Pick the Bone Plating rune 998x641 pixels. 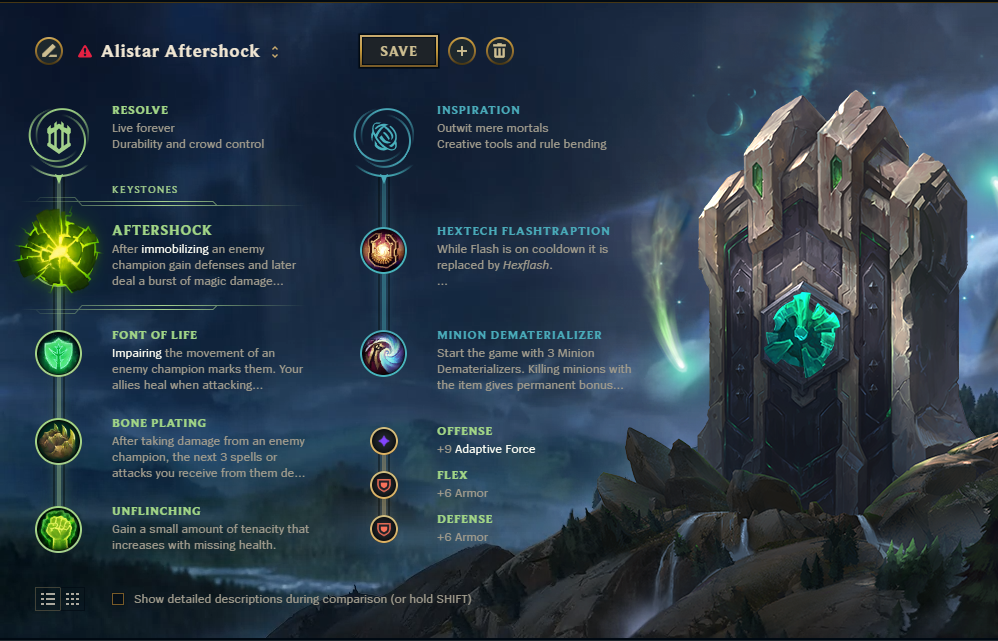click(58, 441)
